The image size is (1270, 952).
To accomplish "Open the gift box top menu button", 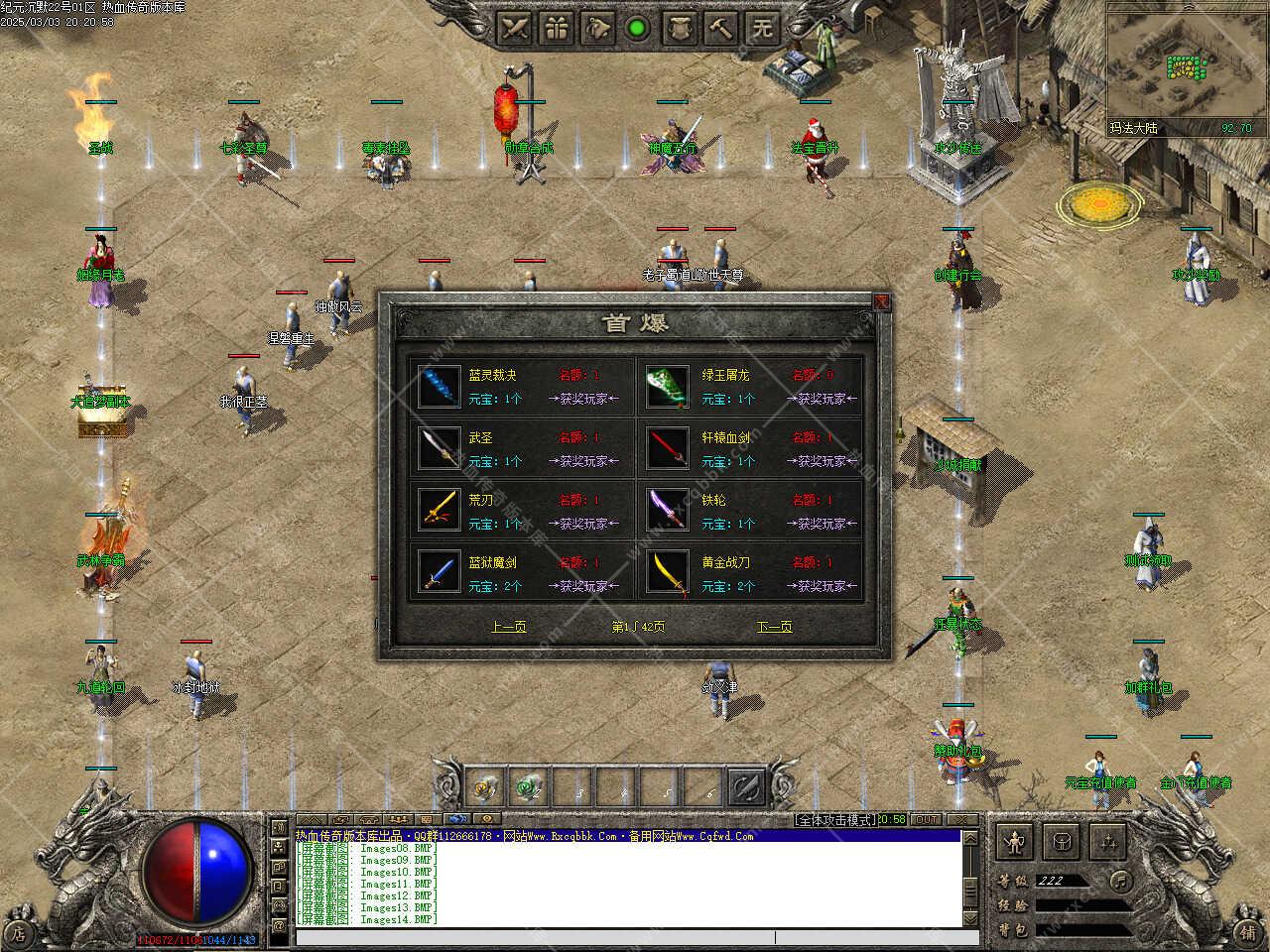I will pyautogui.click(x=557, y=28).
